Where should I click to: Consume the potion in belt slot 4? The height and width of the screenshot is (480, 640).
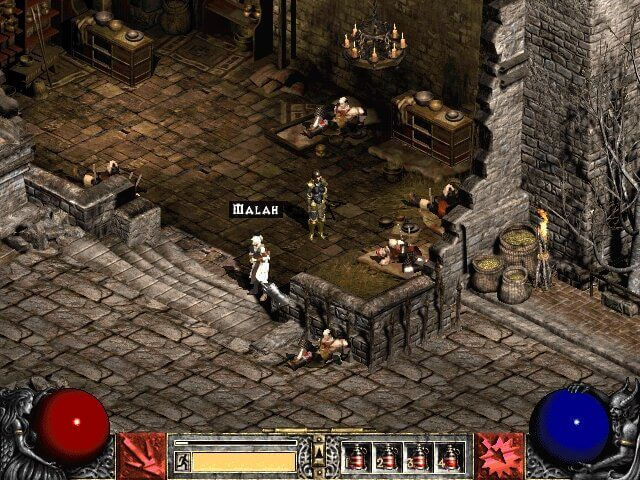450,457
